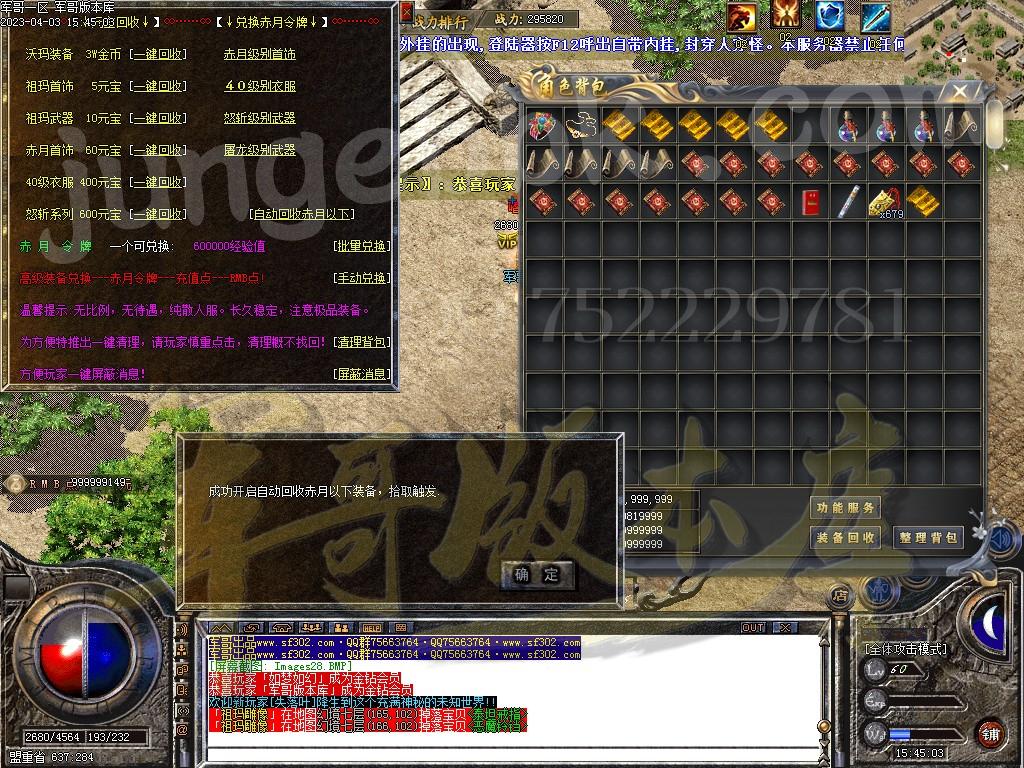Viewport: 1024px width, 768px height.
Task: Activate 清理背包 to clear the bag
Action: [361, 342]
